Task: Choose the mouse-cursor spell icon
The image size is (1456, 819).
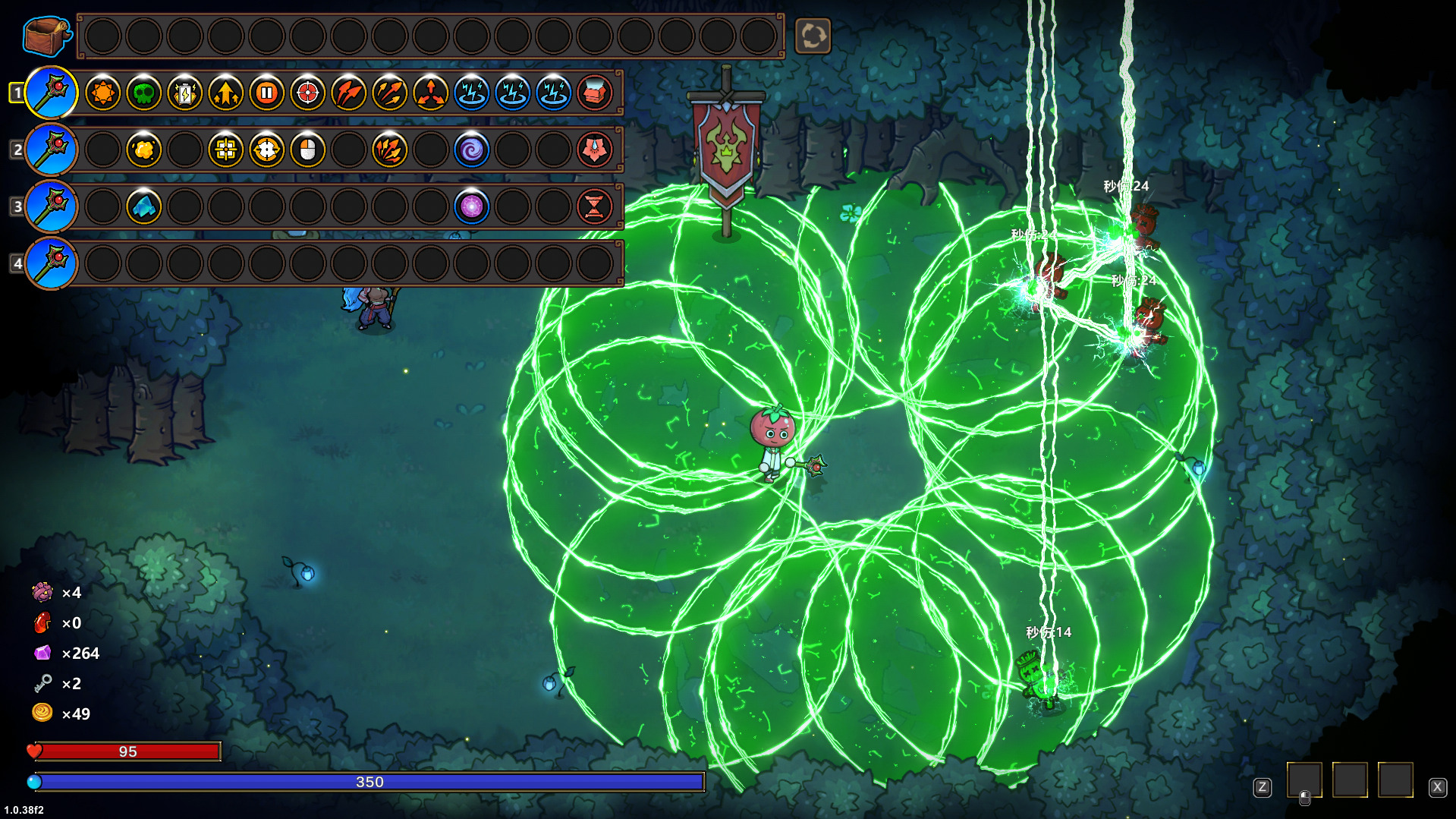Action: 308,150
